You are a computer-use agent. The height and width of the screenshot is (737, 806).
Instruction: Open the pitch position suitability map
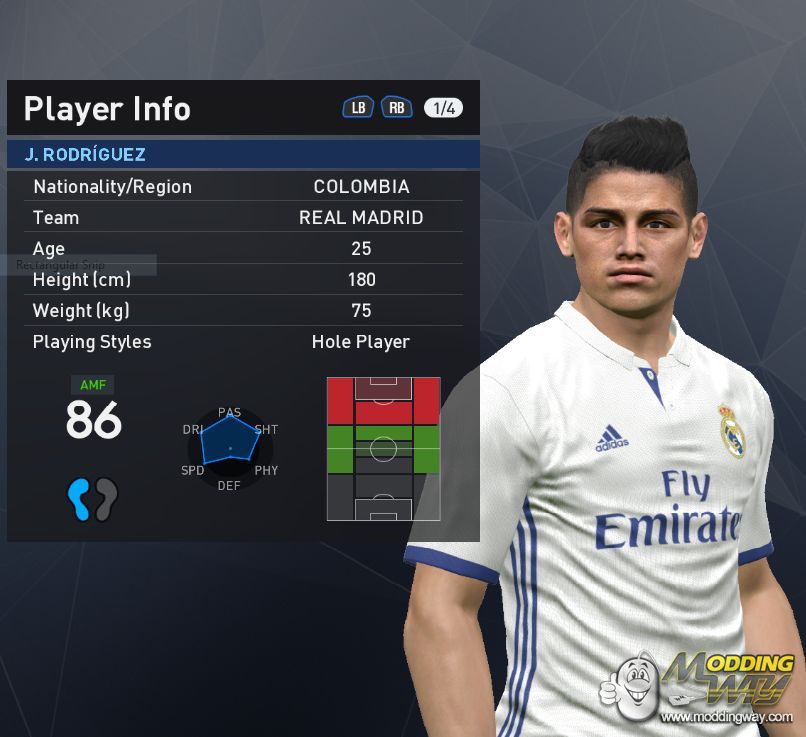click(383, 448)
